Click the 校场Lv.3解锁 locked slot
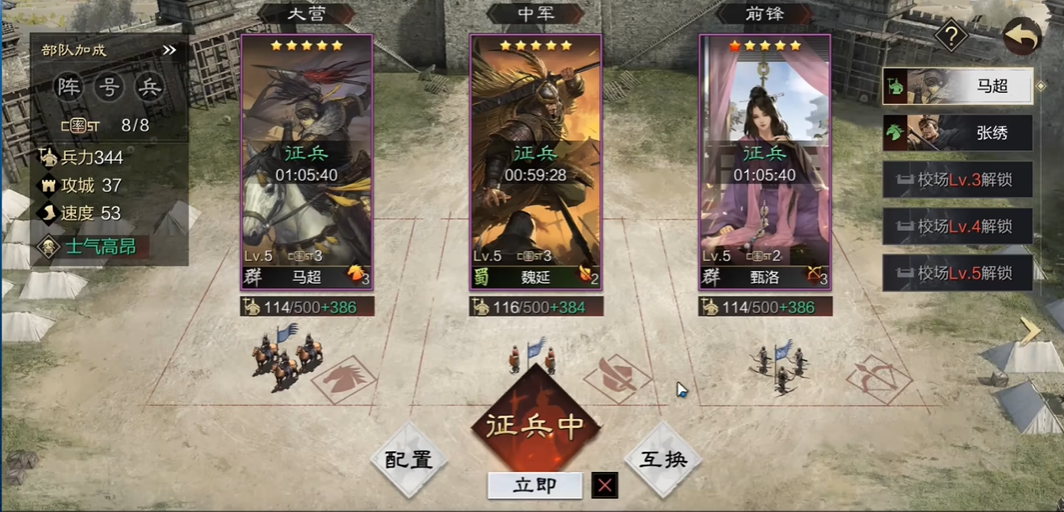This screenshot has width=1064, height=512. pos(958,179)
